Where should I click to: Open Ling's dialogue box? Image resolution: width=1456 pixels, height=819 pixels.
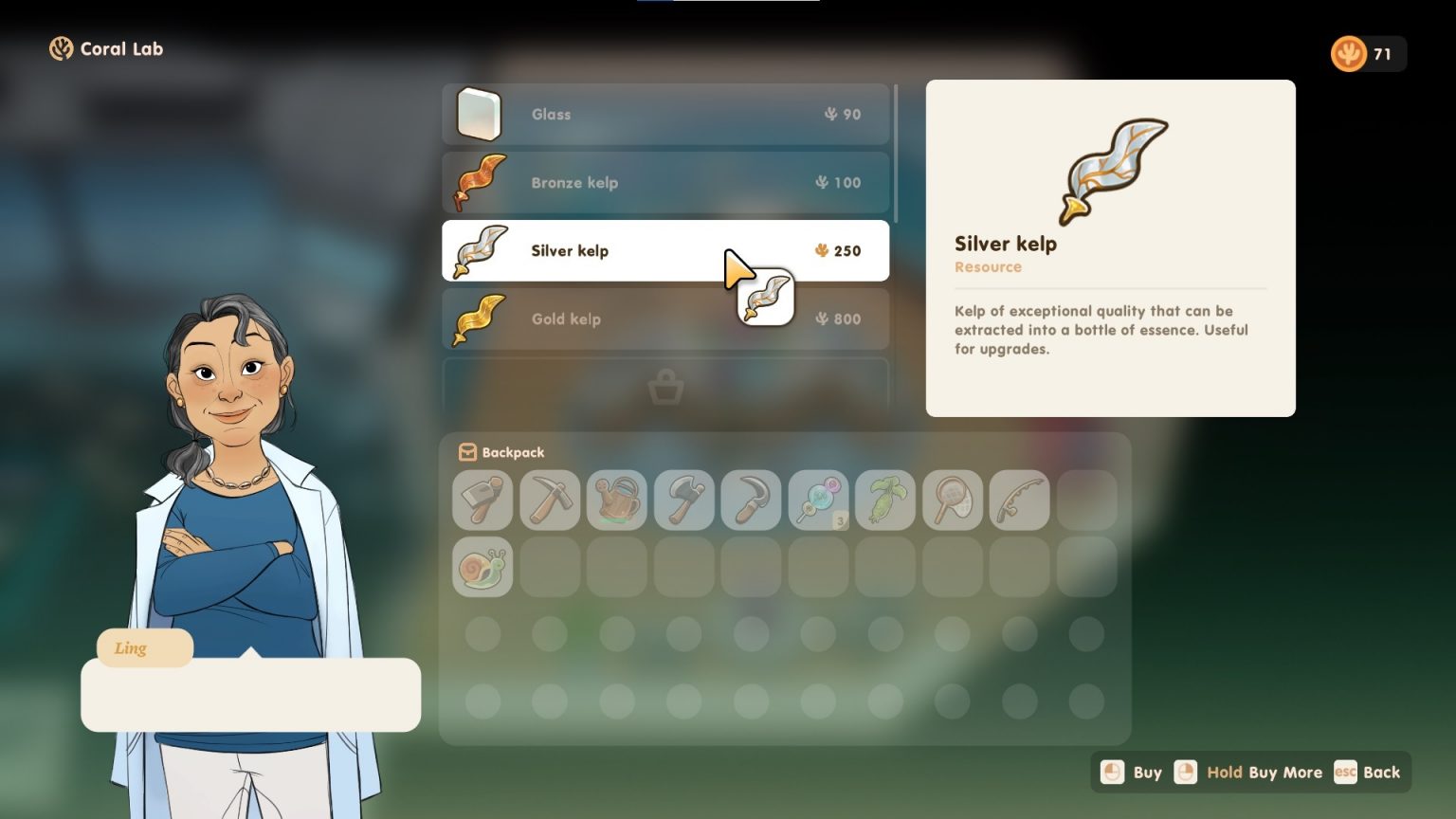click(x=251, y=695)
